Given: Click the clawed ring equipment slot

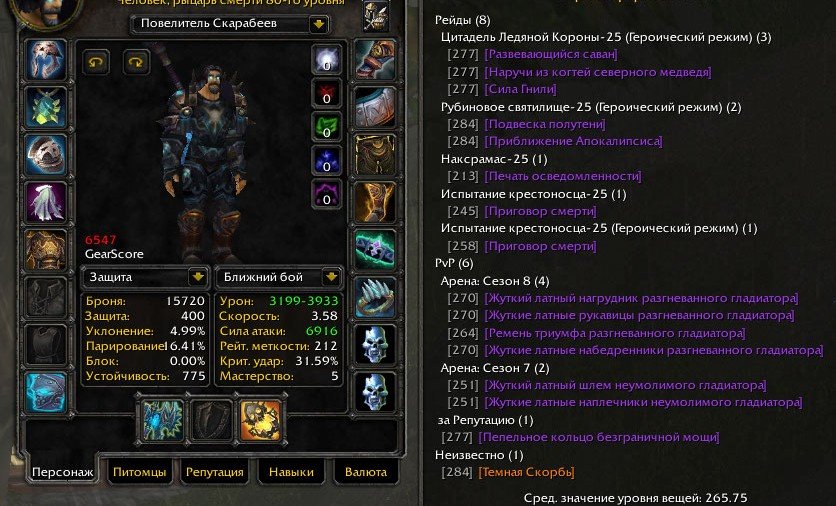Looking at the screenshot, I should click(x=374, y=297).
